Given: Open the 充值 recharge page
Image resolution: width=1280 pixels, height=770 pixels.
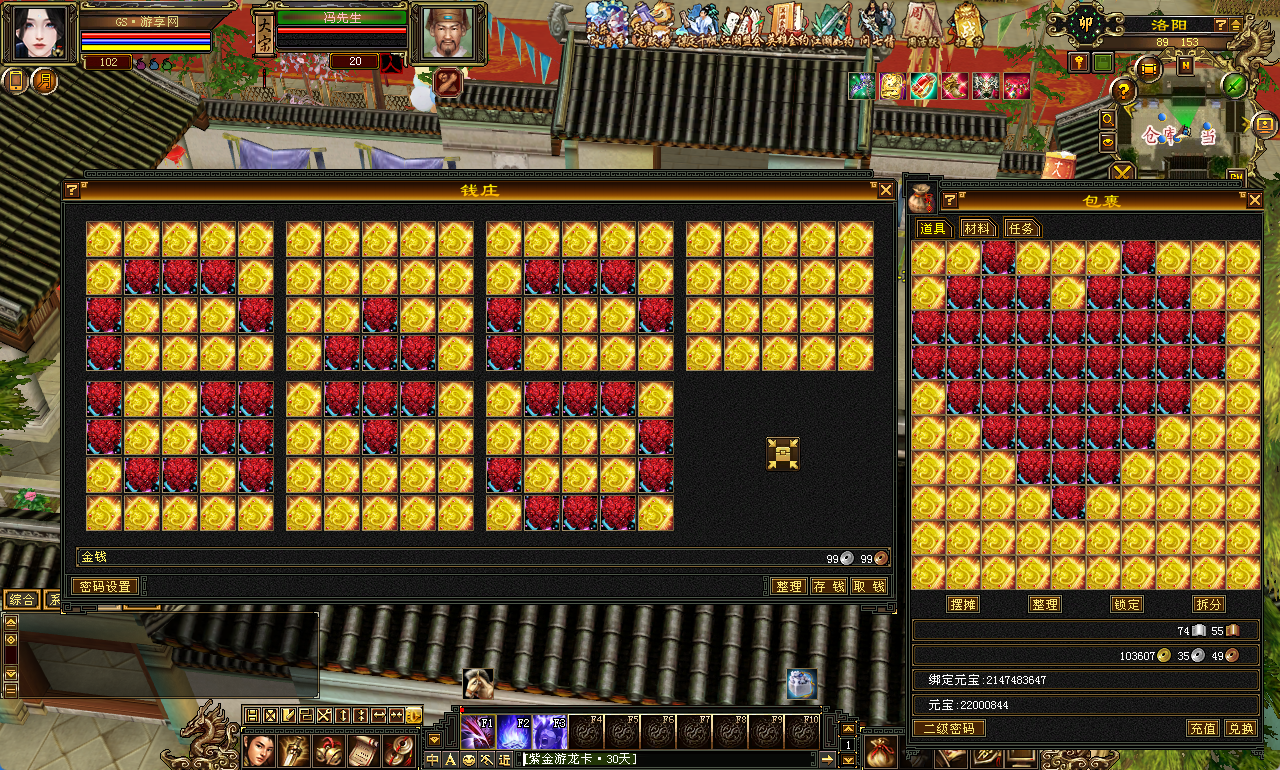Looking at the screenshot, I should [x=1202, y=728].
